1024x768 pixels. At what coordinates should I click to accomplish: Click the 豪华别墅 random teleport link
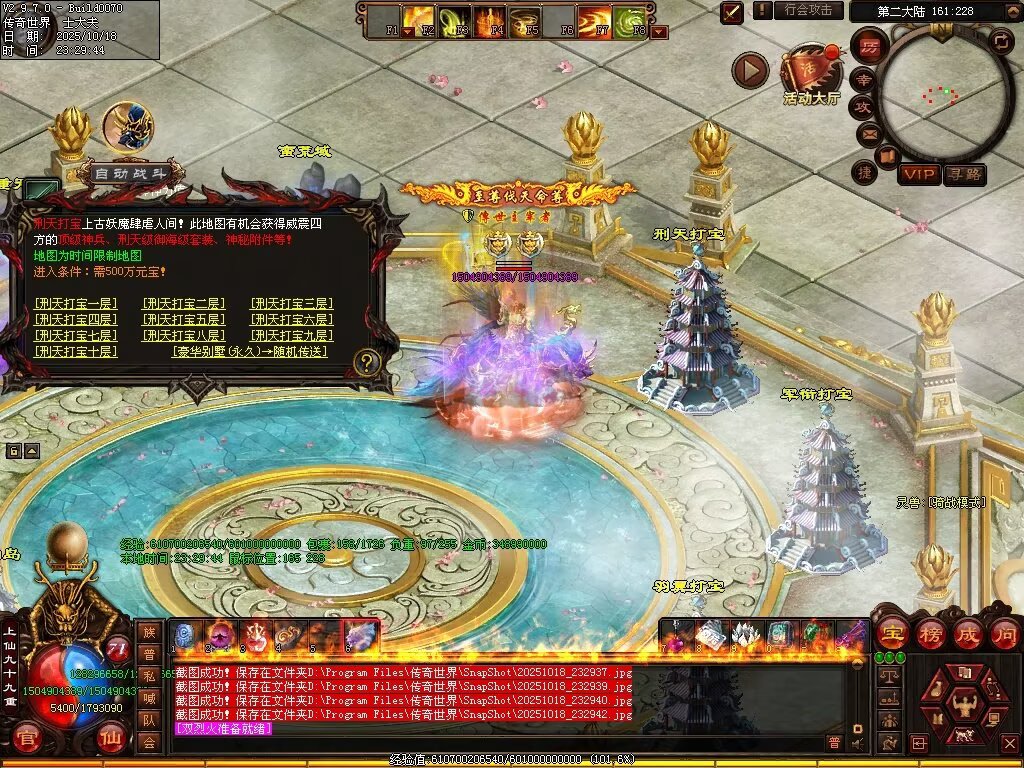coord(250,352)
